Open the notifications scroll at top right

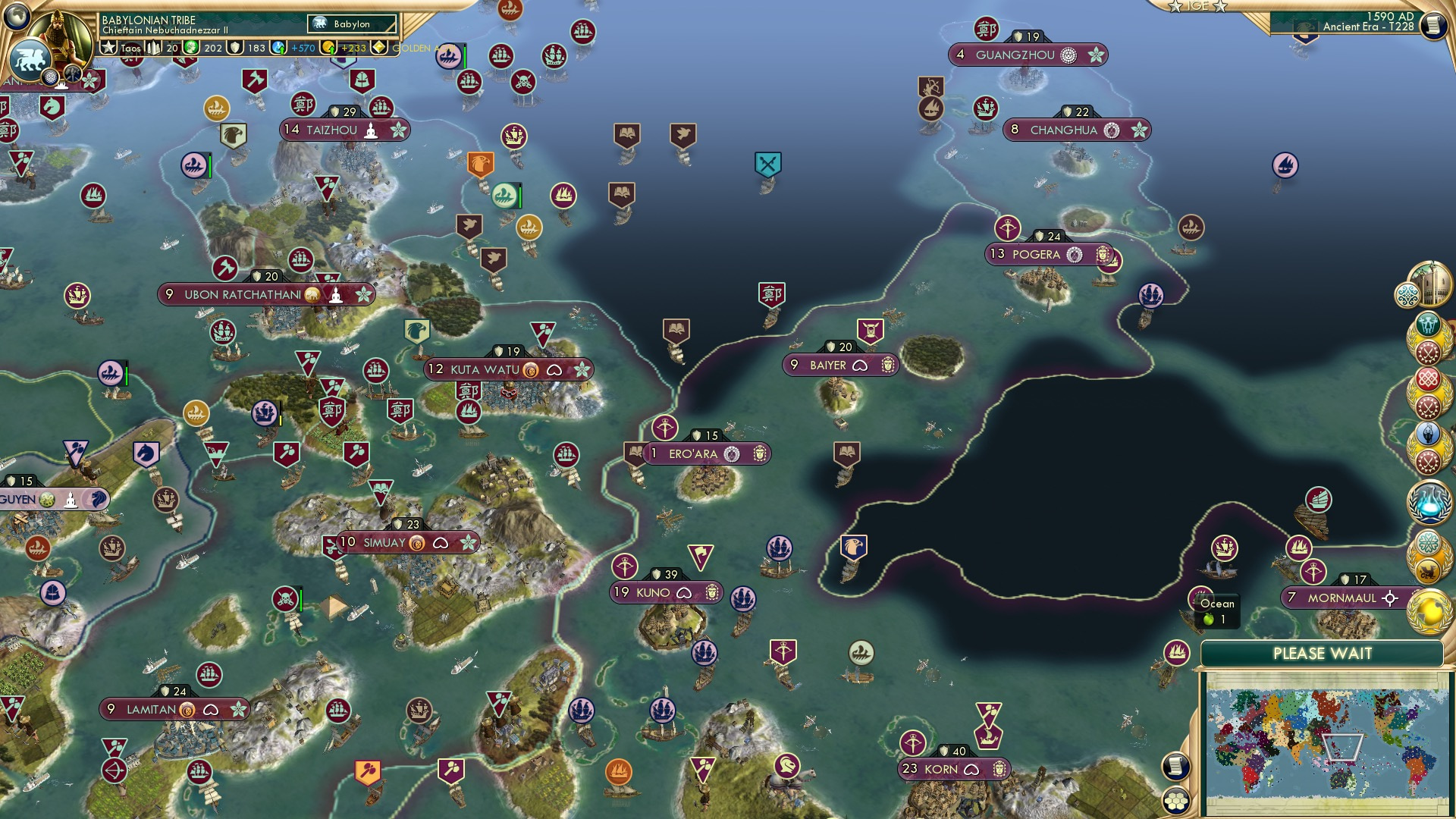pos(1432,25)
